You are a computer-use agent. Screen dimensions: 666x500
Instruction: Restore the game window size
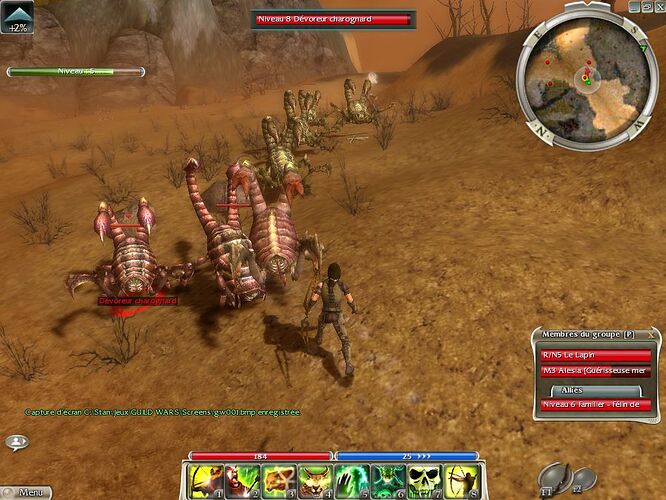pos(648,6)
